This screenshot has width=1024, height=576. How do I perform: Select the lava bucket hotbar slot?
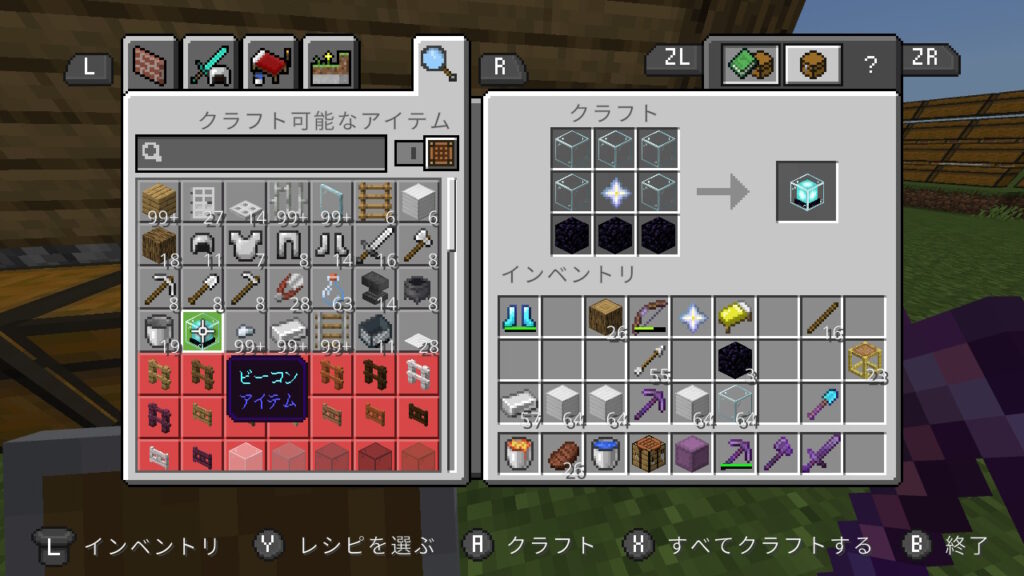[520, 453]
